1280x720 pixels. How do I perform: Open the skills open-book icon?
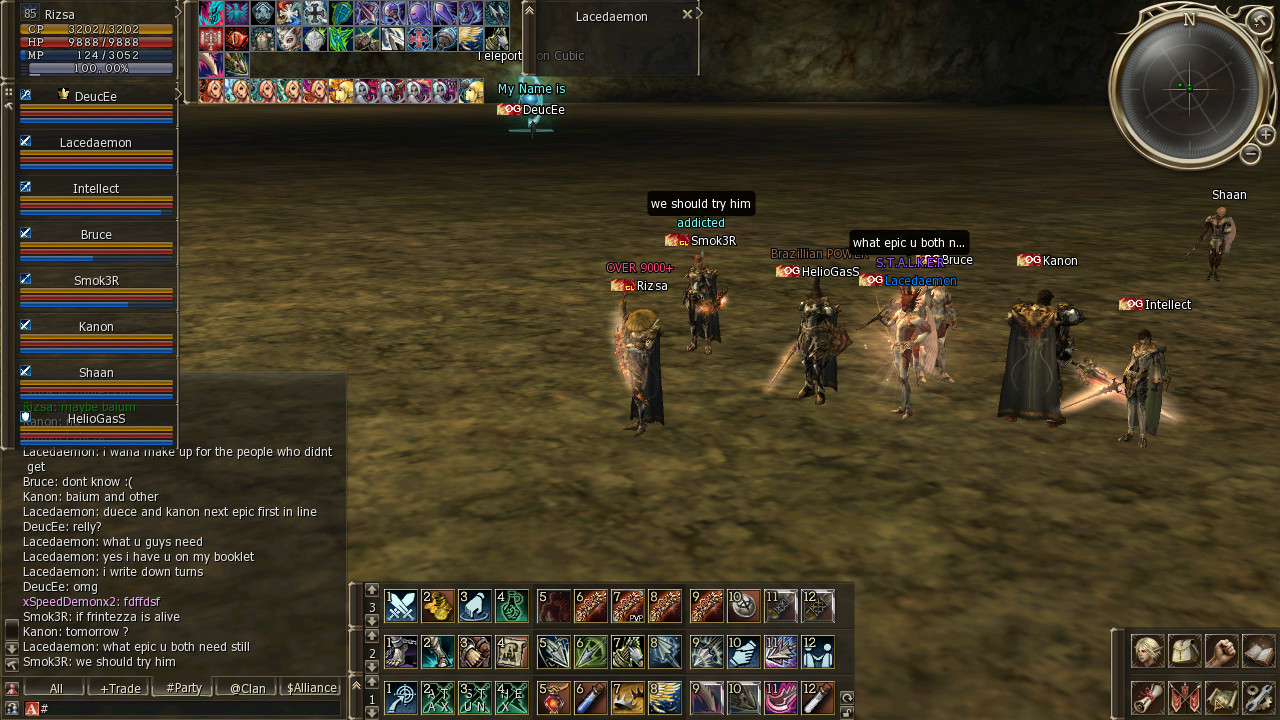point(1258,651)
